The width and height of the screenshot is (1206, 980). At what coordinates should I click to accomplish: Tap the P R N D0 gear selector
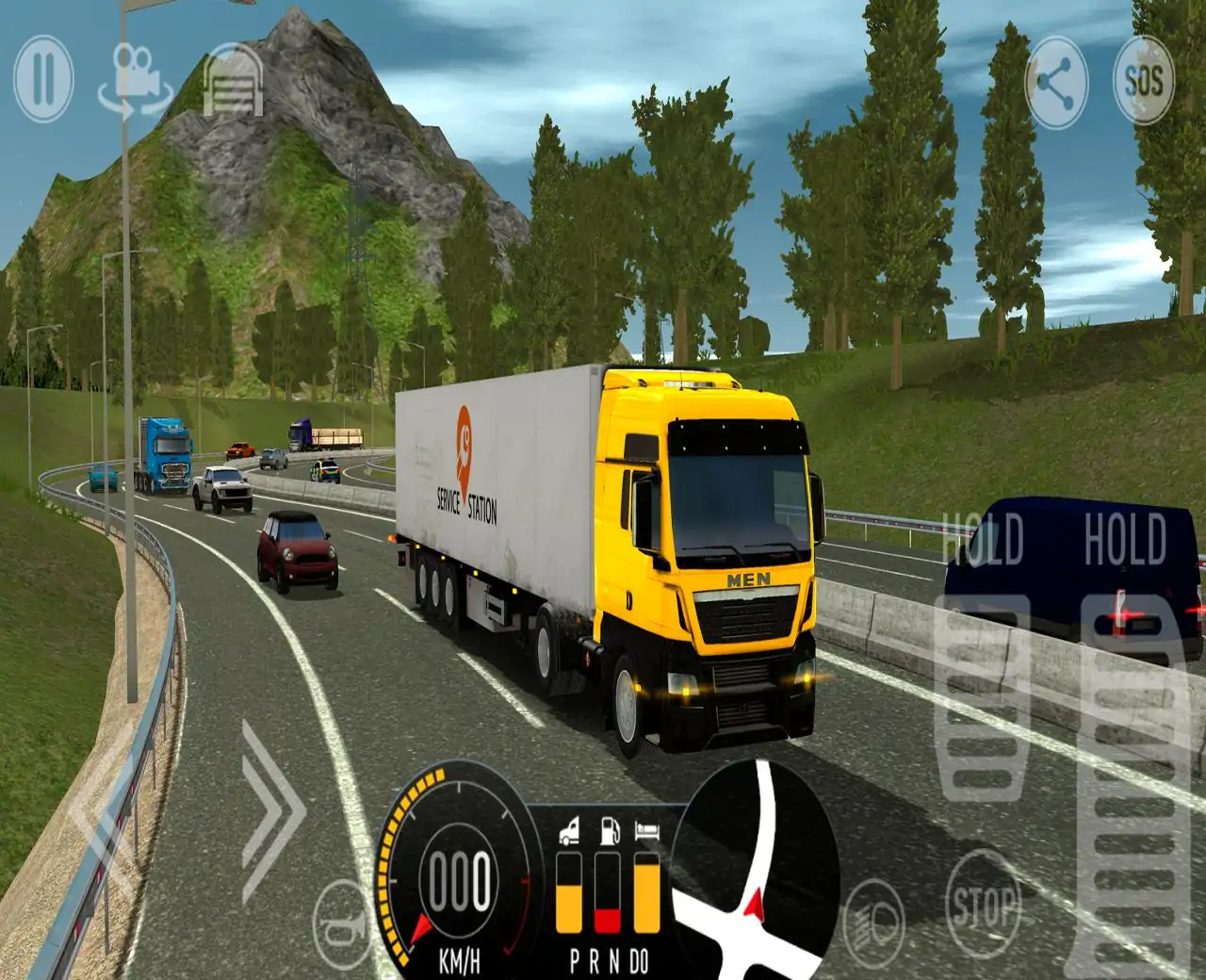point(609,962)
